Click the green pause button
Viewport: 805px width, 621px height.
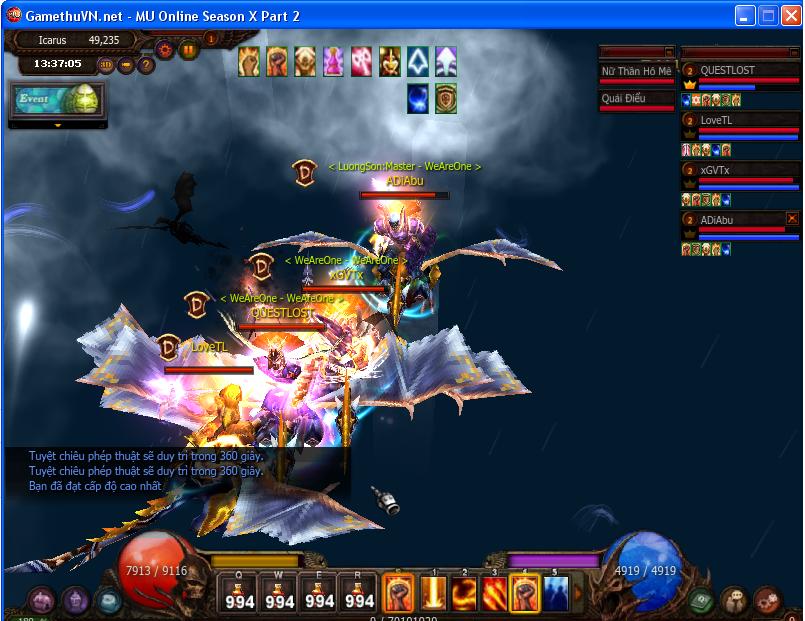click(x=189, y=49)
